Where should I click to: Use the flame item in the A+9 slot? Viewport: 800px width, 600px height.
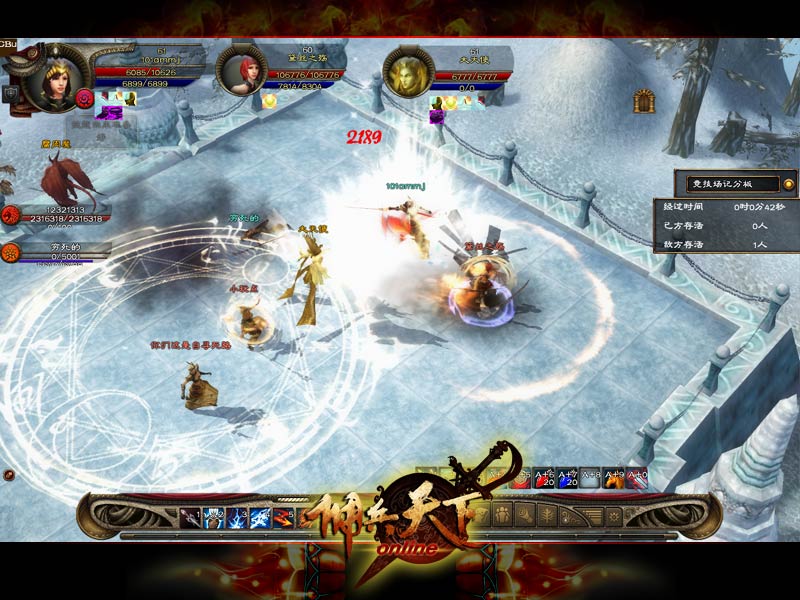click(x=614, y=479)
